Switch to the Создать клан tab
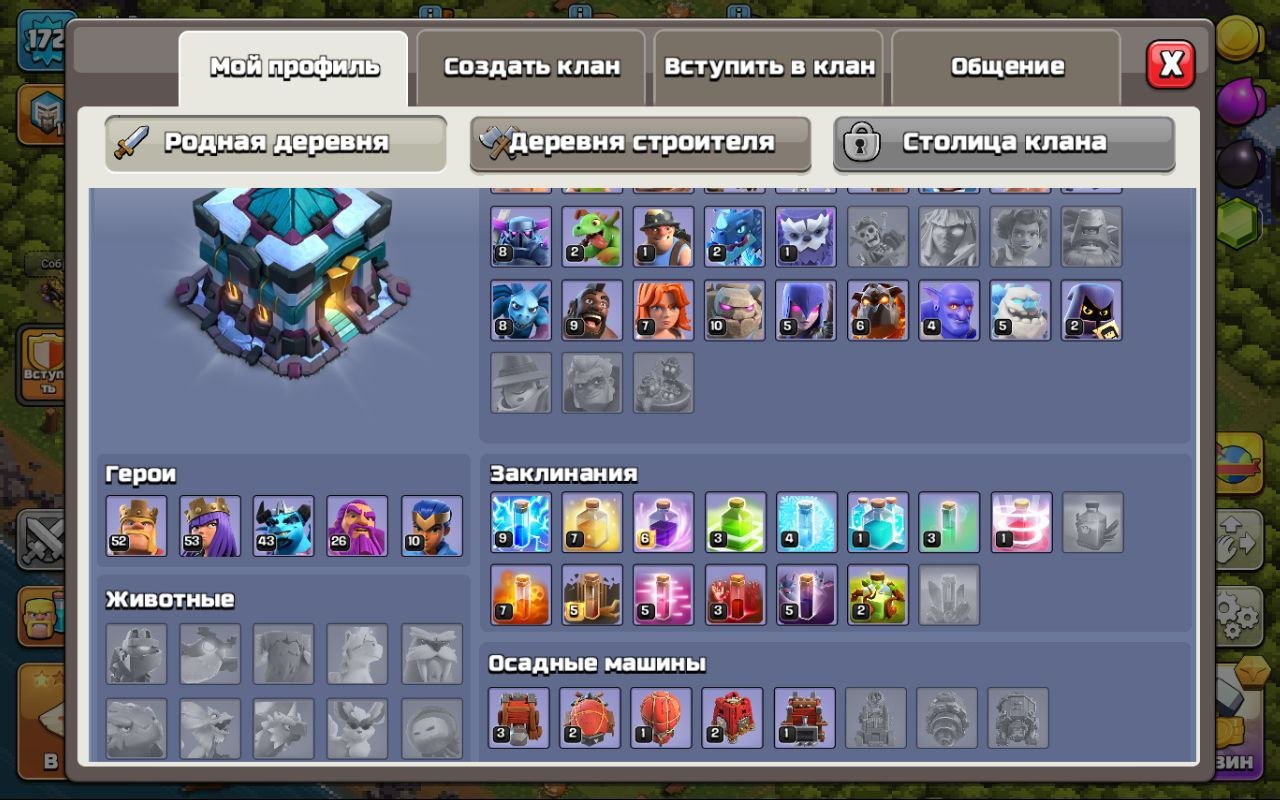Viewport: 1280px width, 800px height. (530, 66)
